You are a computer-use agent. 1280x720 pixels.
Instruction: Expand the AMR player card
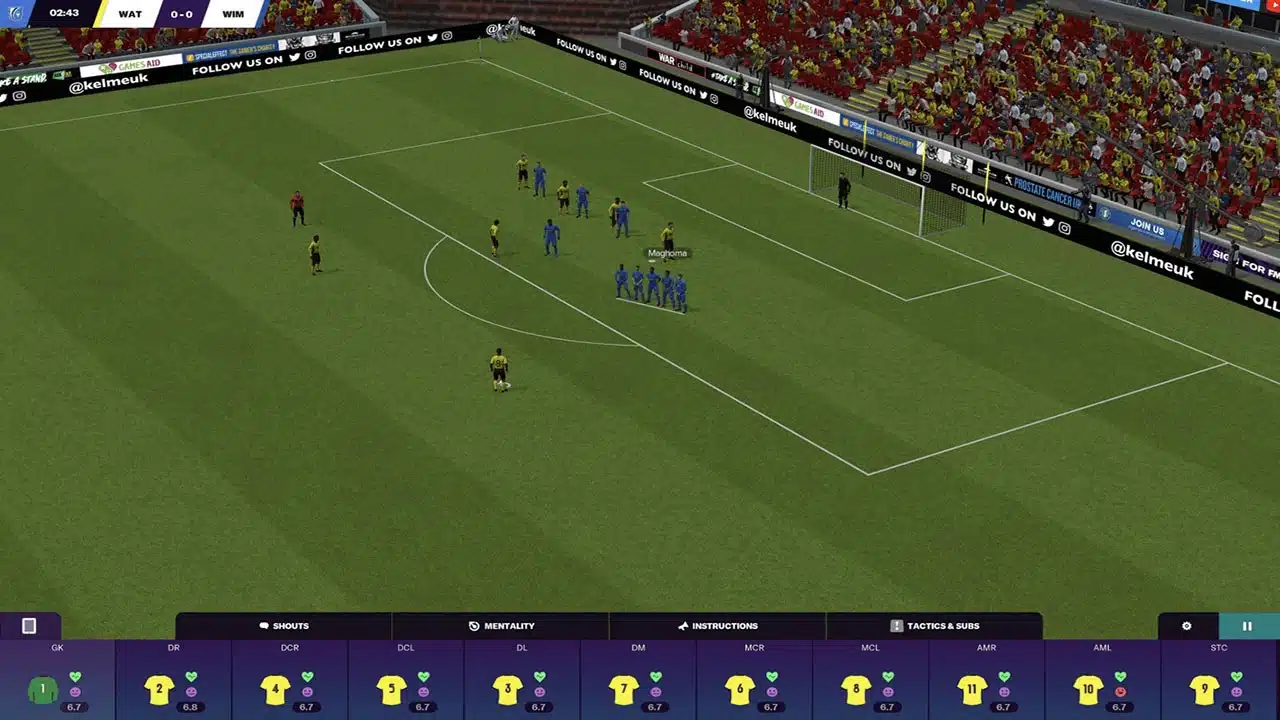(986, 690)
